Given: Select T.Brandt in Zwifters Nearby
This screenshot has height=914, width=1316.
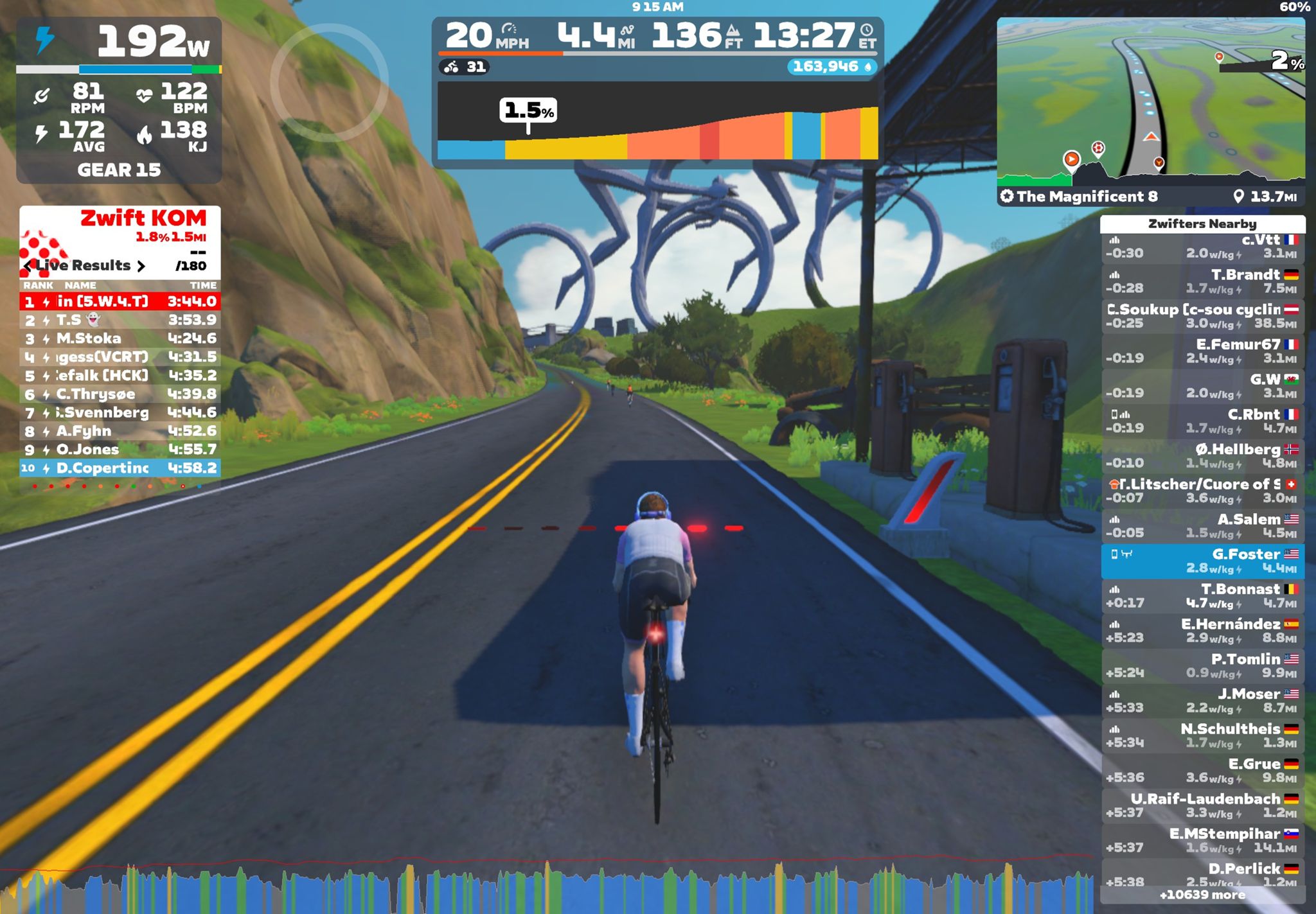Looking at the screenshot, I should [1202, 281].
